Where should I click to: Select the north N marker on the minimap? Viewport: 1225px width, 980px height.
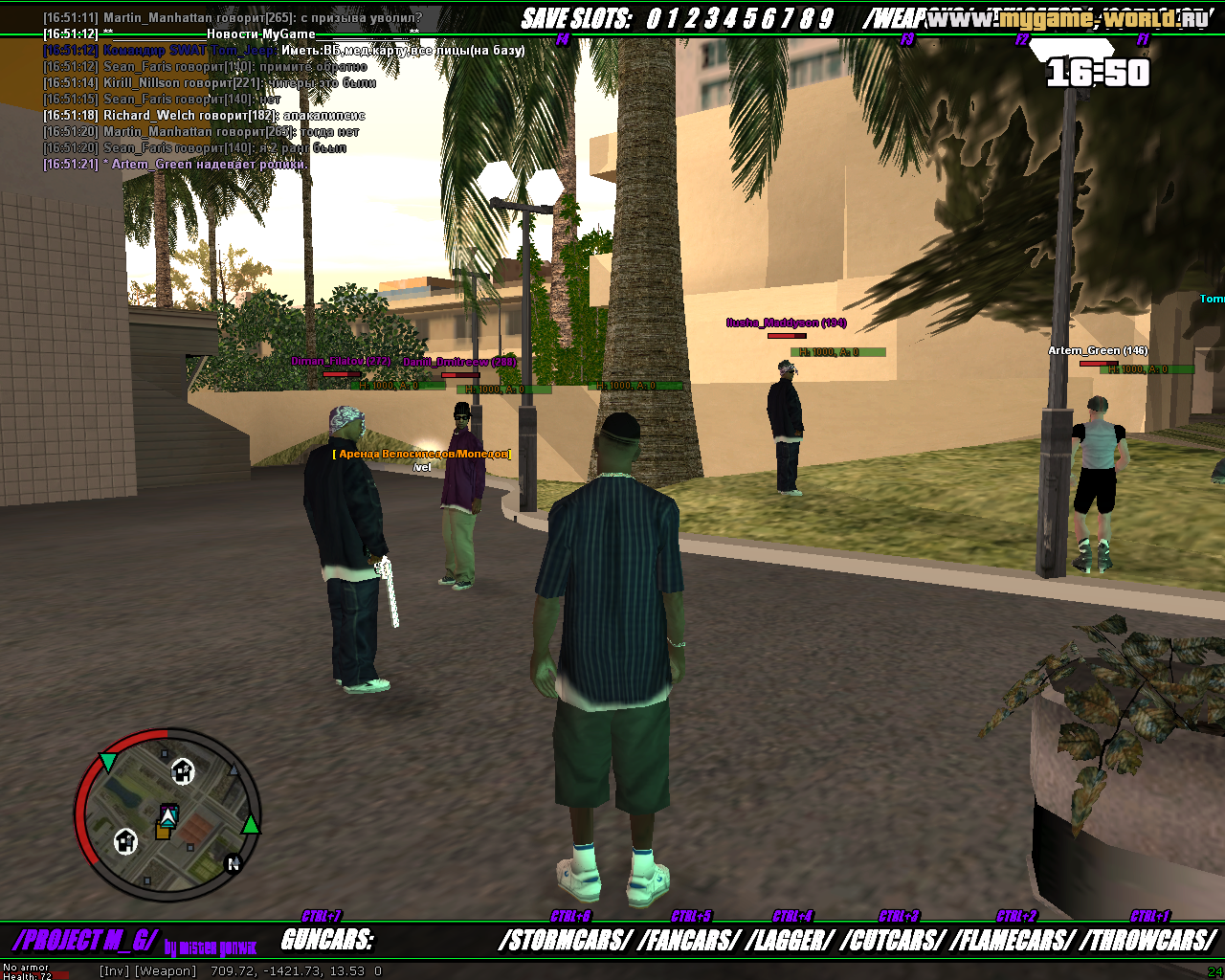coord(233,864)
